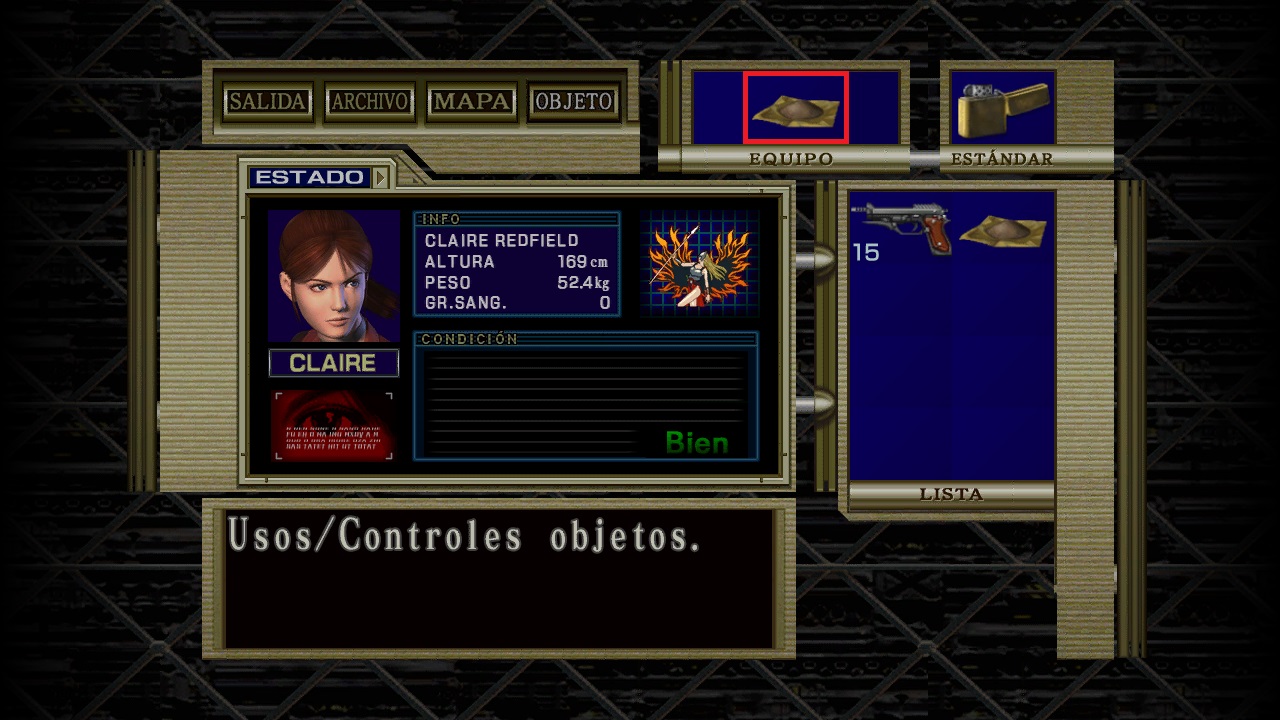Open the ARCHIVO files menu

pos(370,102)
